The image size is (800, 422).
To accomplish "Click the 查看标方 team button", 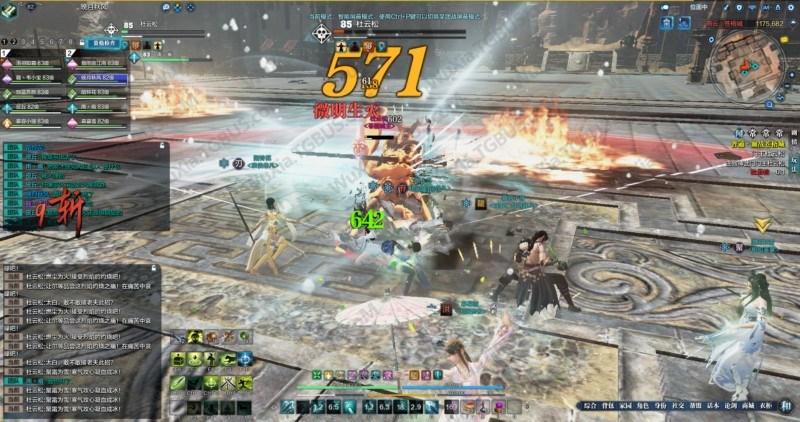I will 104,45.
